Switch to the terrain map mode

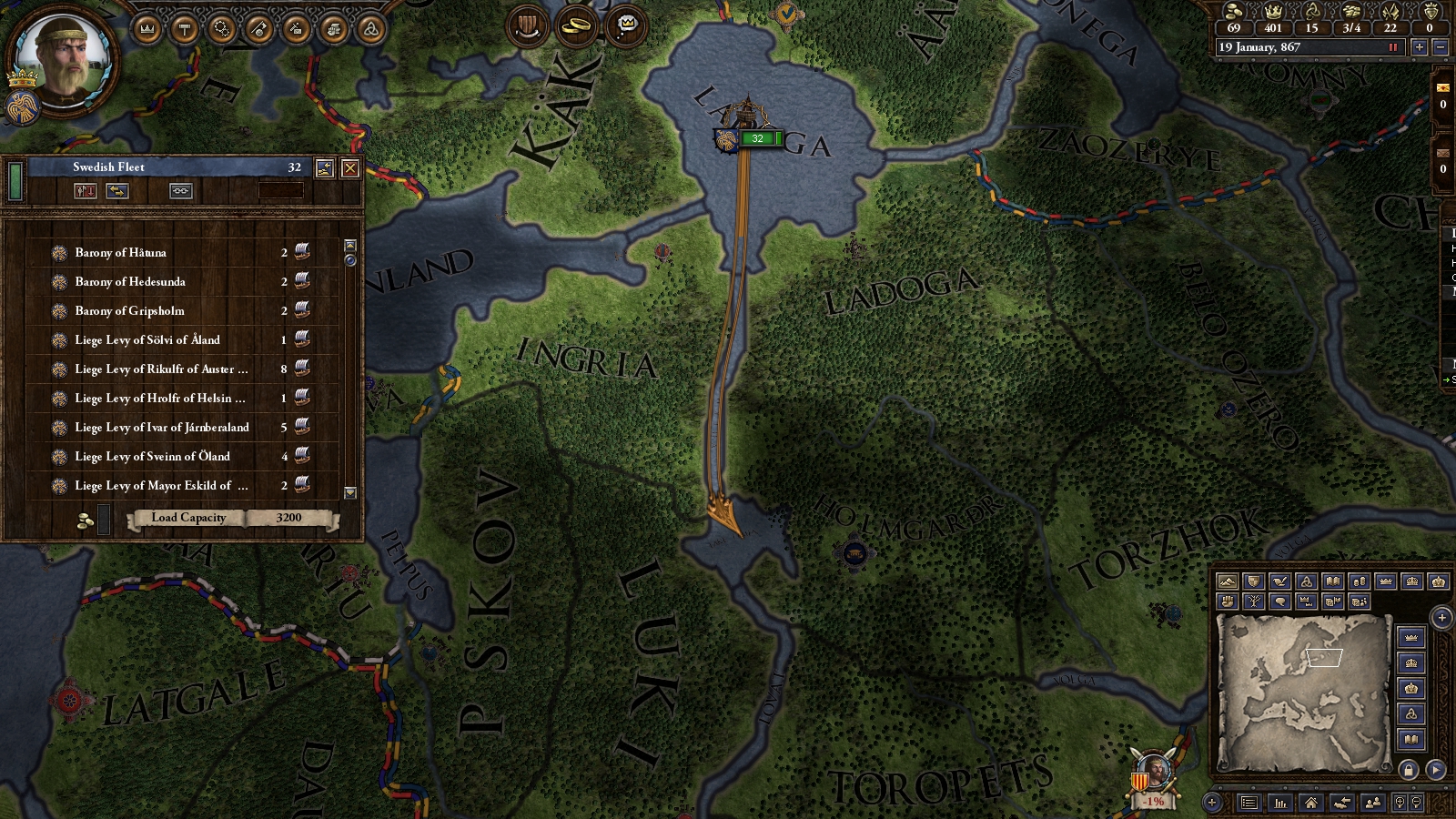(x=1227, y=581)
